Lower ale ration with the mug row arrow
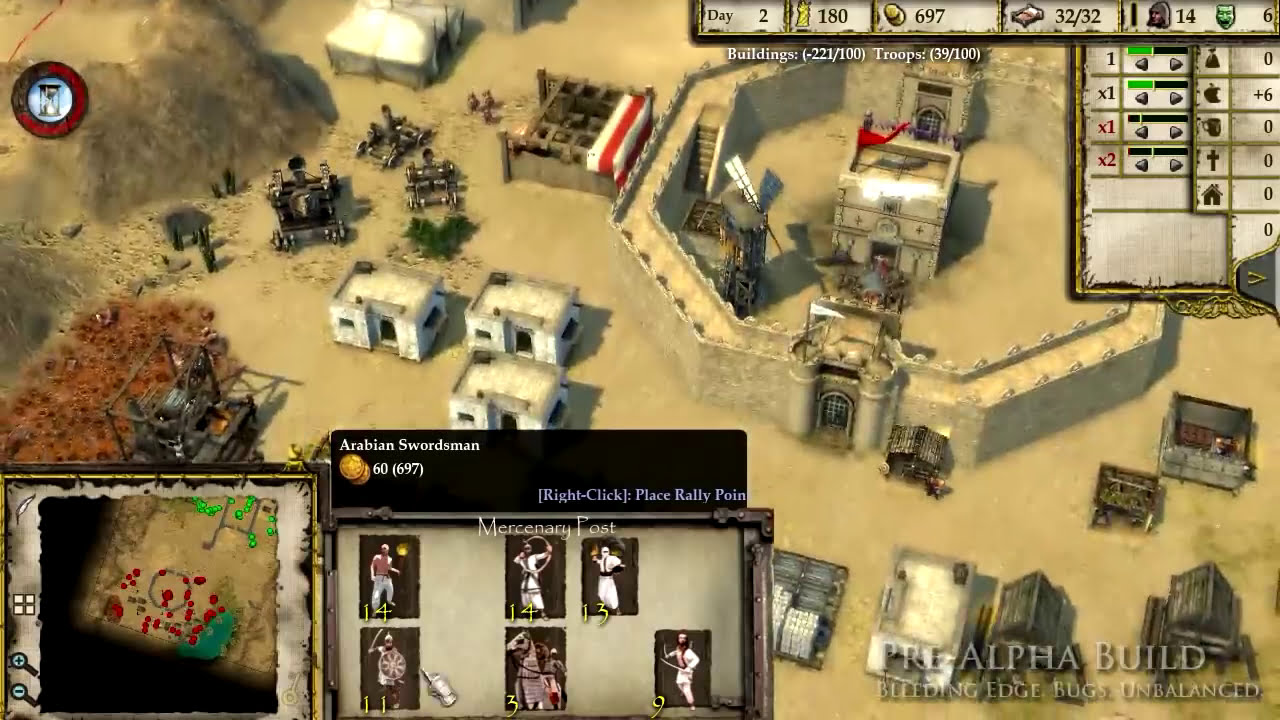The width and height of the screenshot is (1280, 720). (x=1141, y=131)
